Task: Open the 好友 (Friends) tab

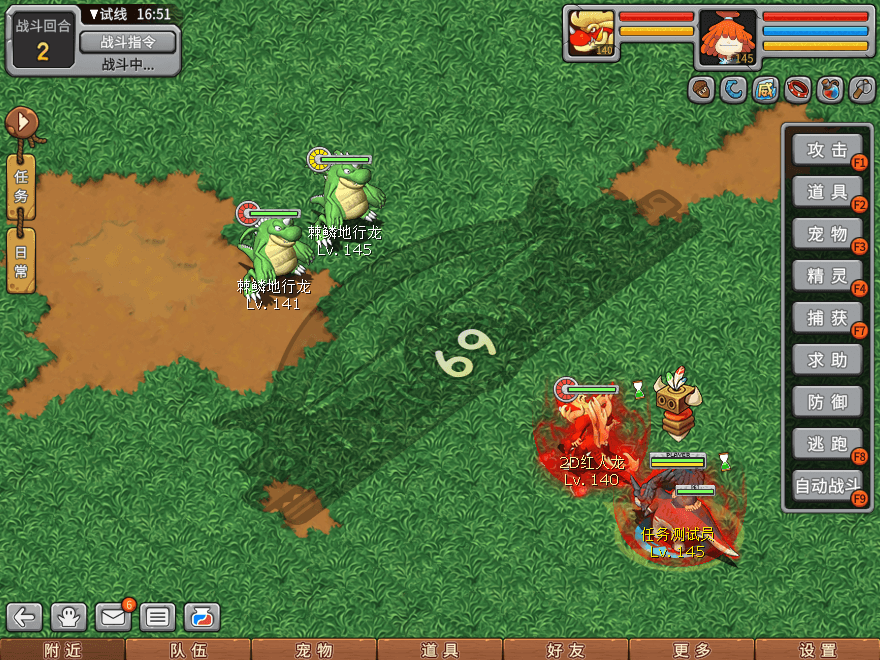Action: pos(566,650)
